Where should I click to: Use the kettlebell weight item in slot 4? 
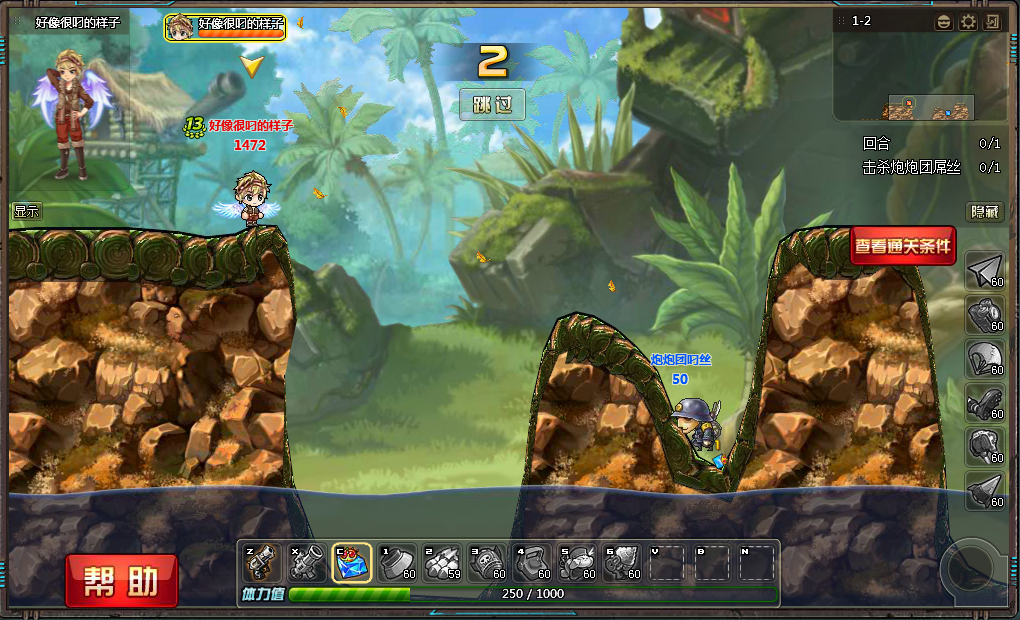tap(534, 563)
